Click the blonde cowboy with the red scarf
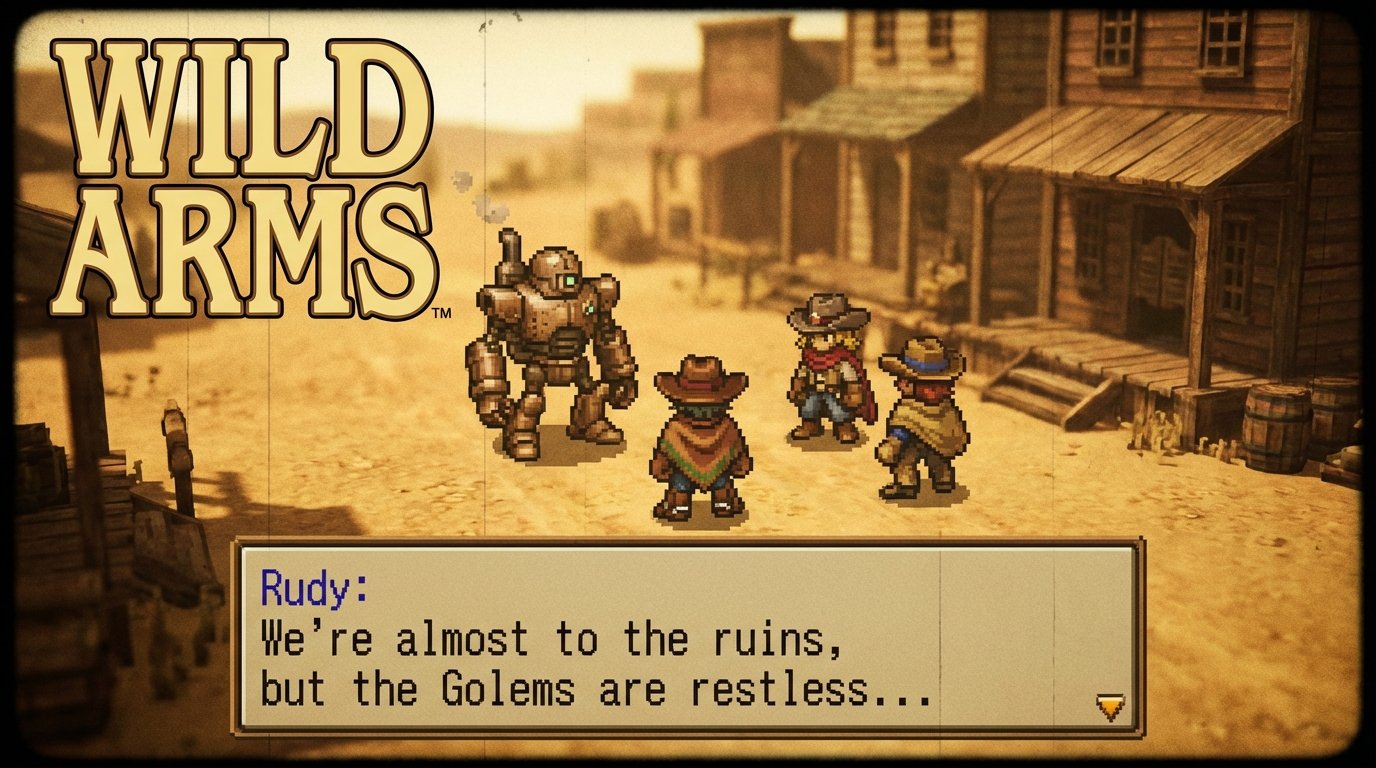Screen dimensions: 1376x768 click(820, 380)
